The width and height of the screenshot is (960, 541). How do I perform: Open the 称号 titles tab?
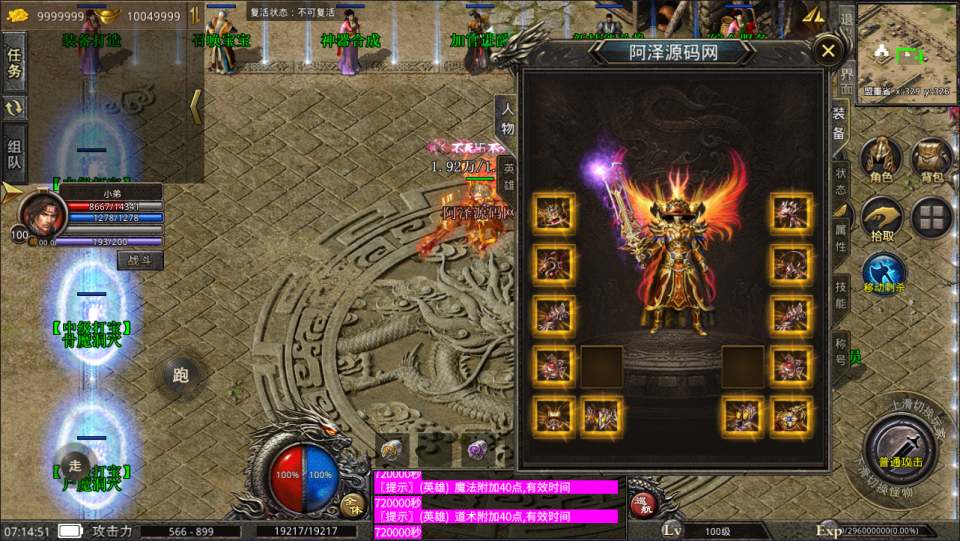pos(840,349)
